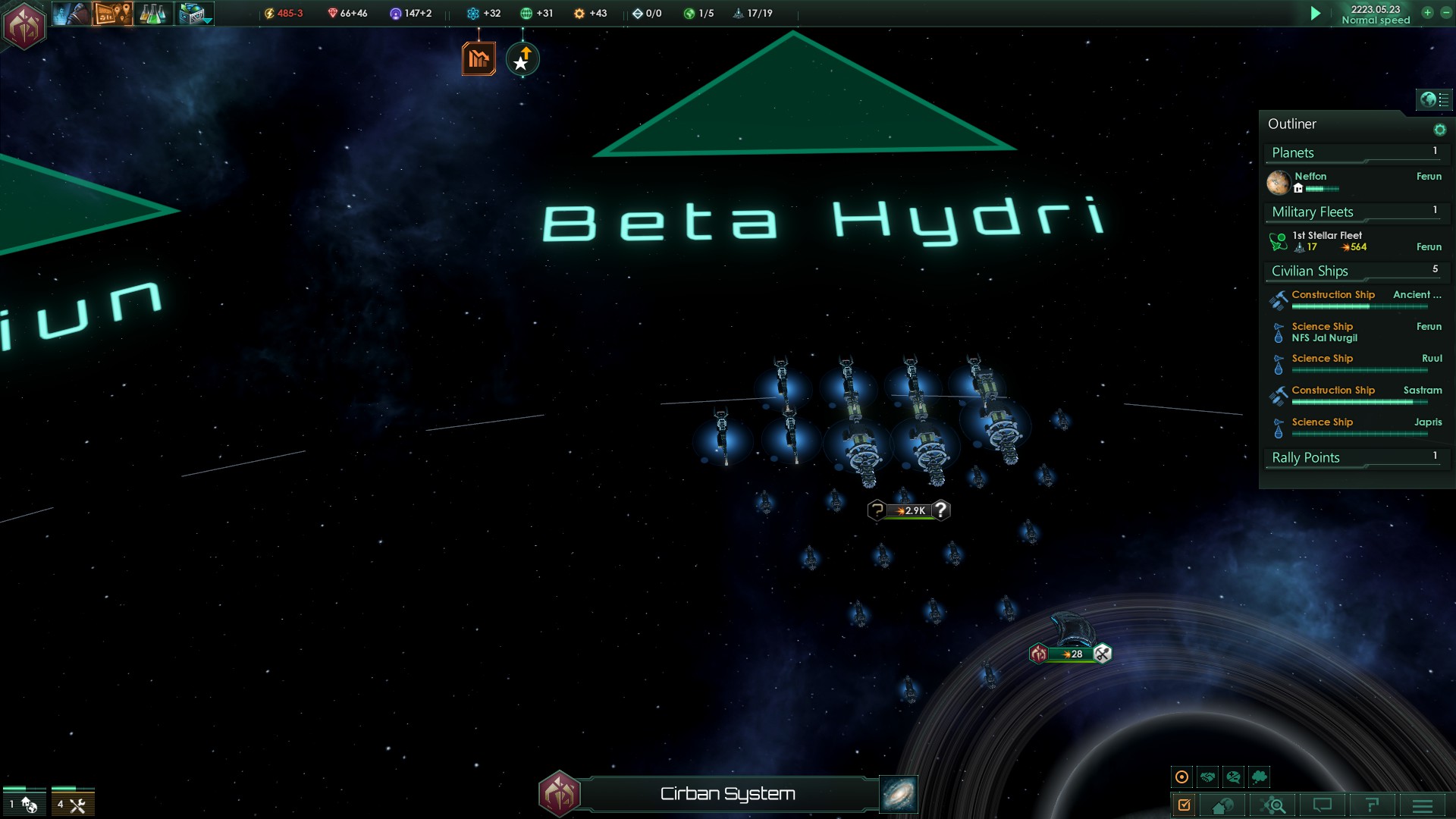
Task: Open the star with arrow notification
Action: point(522,59)
